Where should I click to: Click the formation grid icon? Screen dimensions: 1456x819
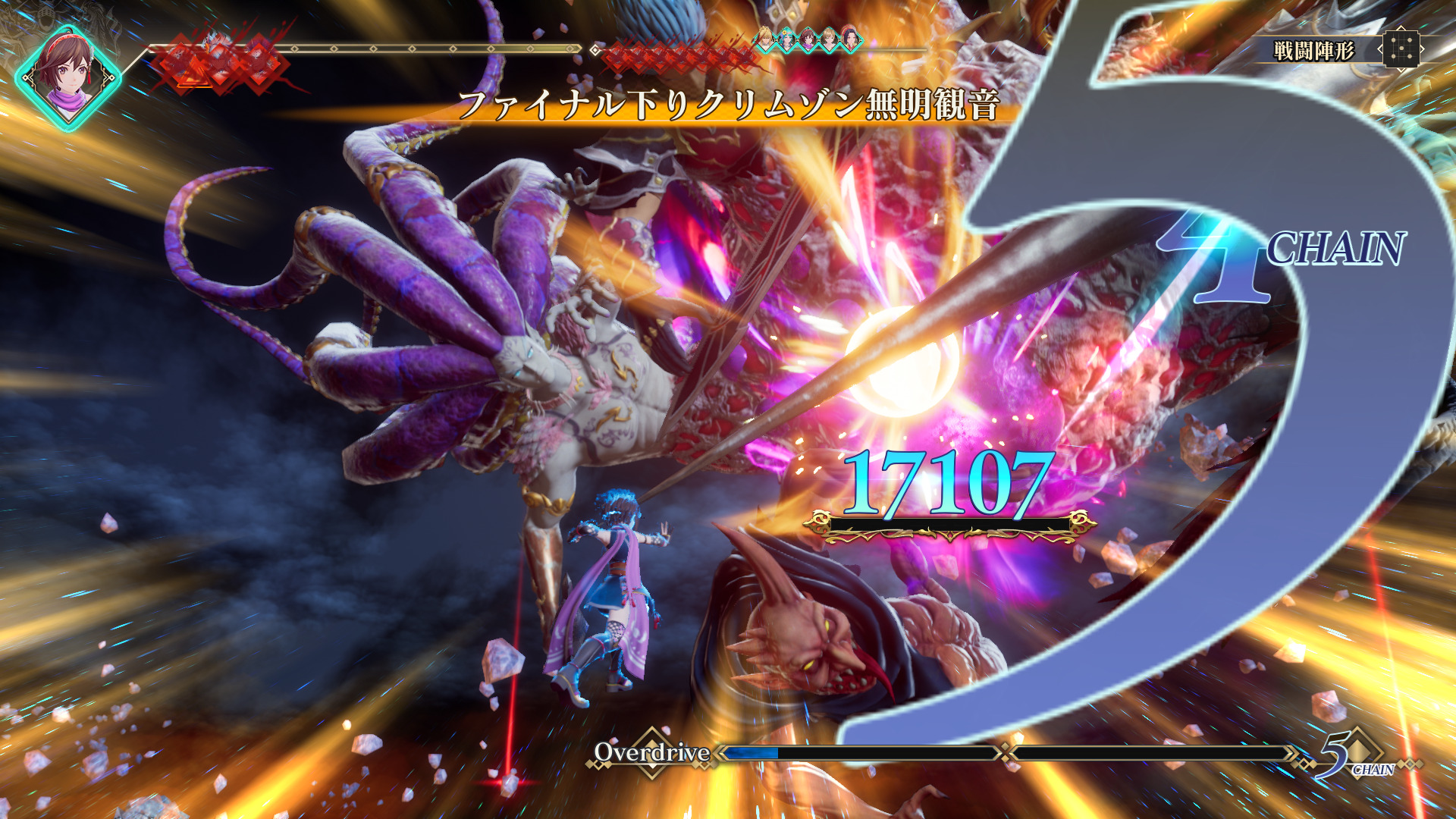(x=1401, y=50)
